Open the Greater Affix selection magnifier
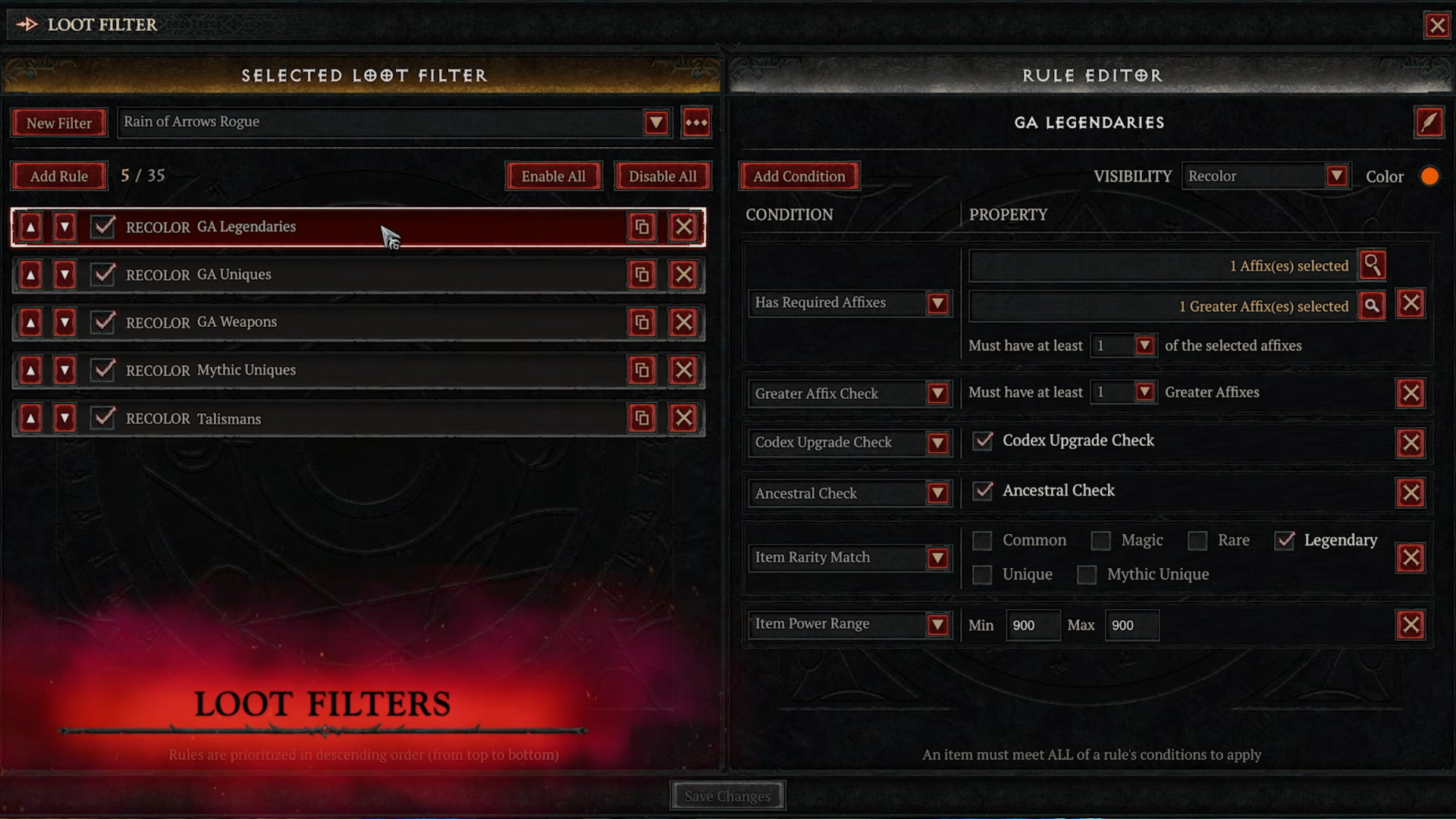Screen dimensions: 1456x819 pos(1373,306)
